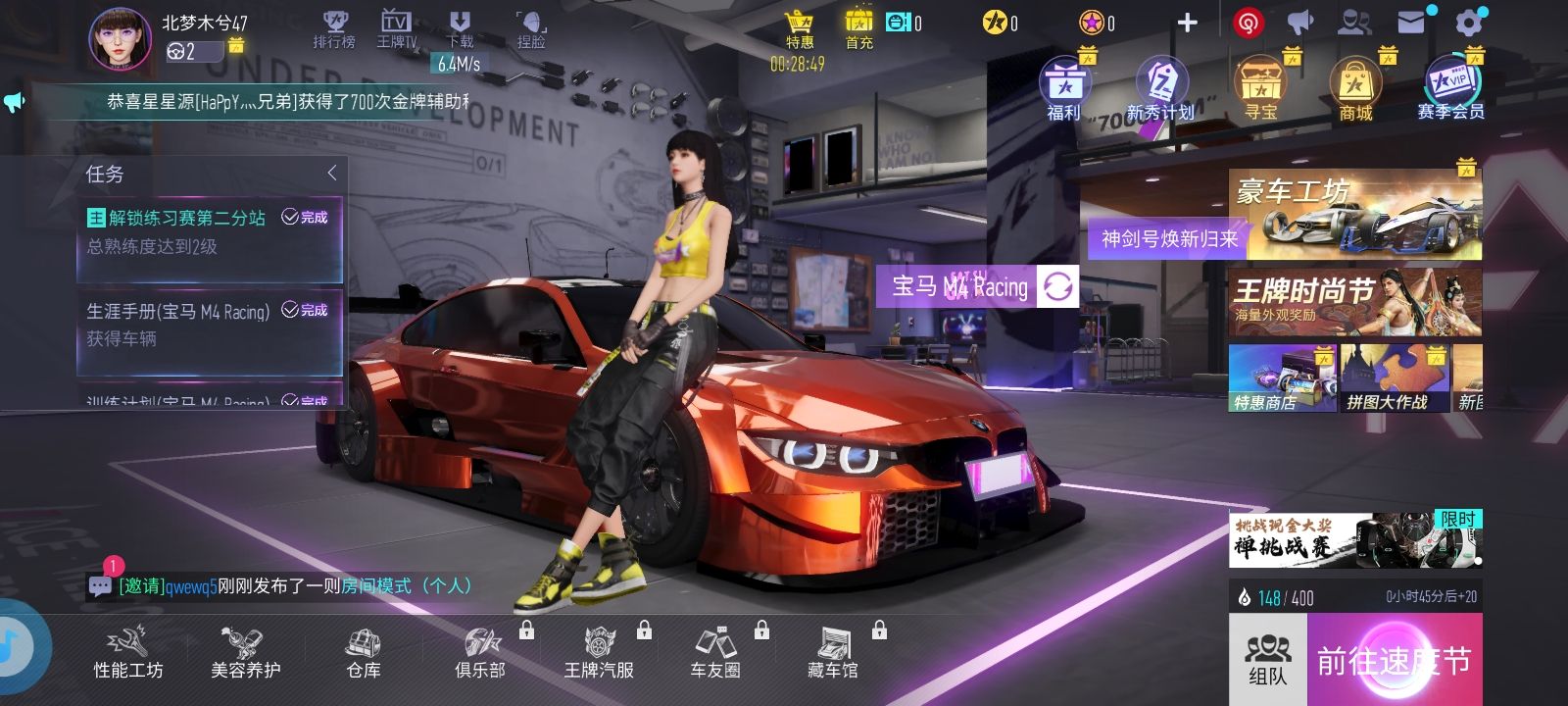Click the player avatar portrait
This screenshot has width=1568, height=706.
[x=121, y=39]
